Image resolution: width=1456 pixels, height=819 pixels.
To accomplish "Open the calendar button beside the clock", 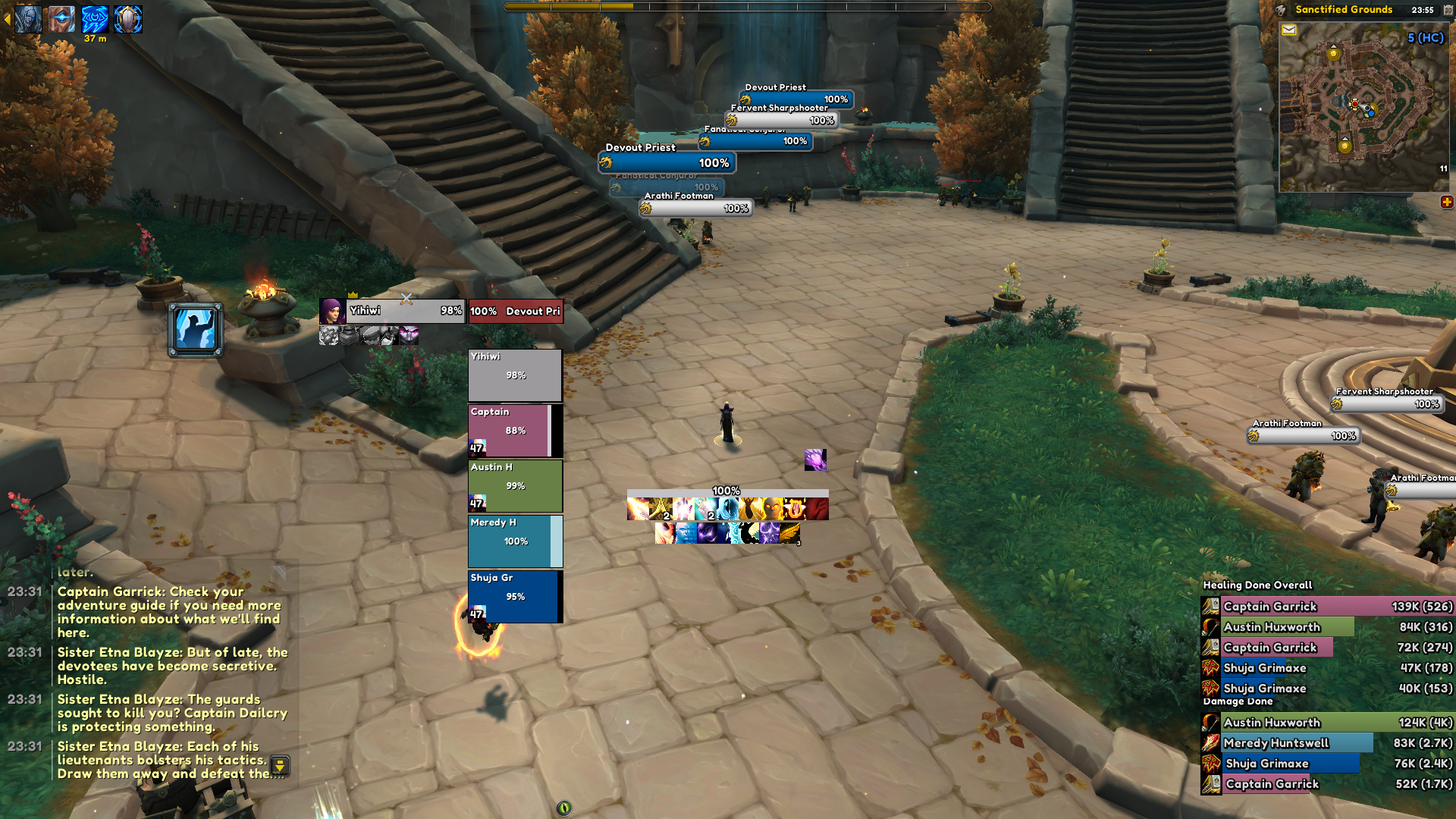I will click(1448, 10).
